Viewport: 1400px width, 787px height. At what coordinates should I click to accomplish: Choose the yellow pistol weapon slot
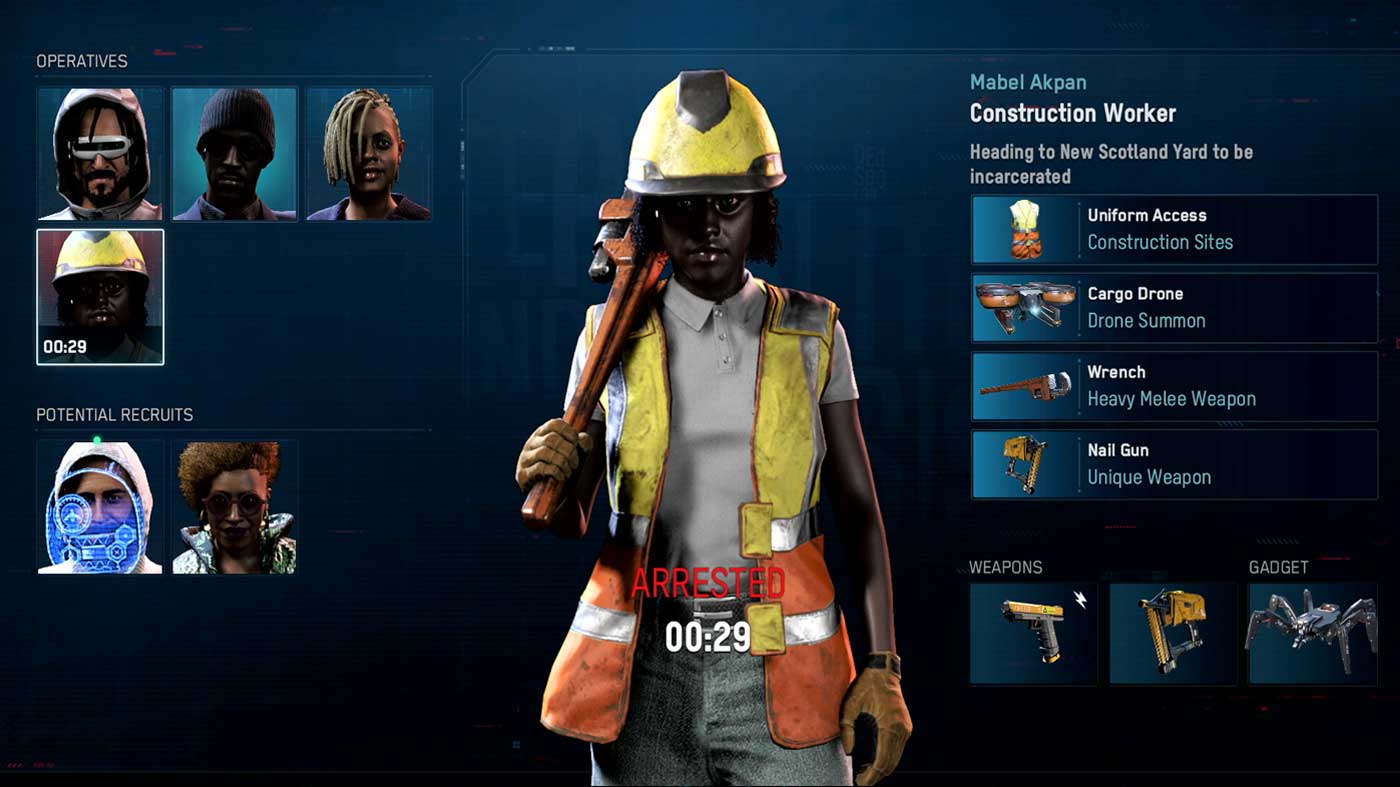(x=1033, y=634)
